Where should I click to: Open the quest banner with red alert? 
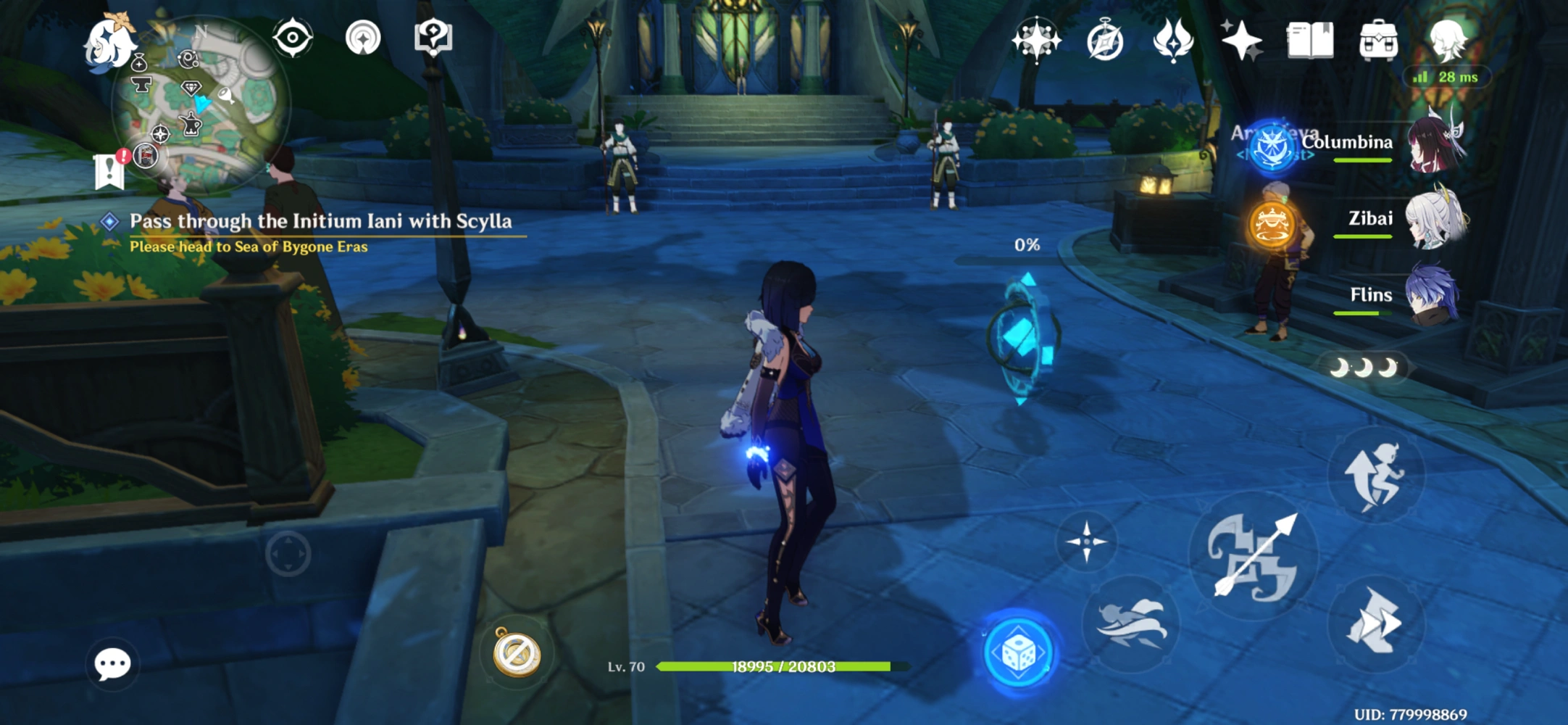110,170
